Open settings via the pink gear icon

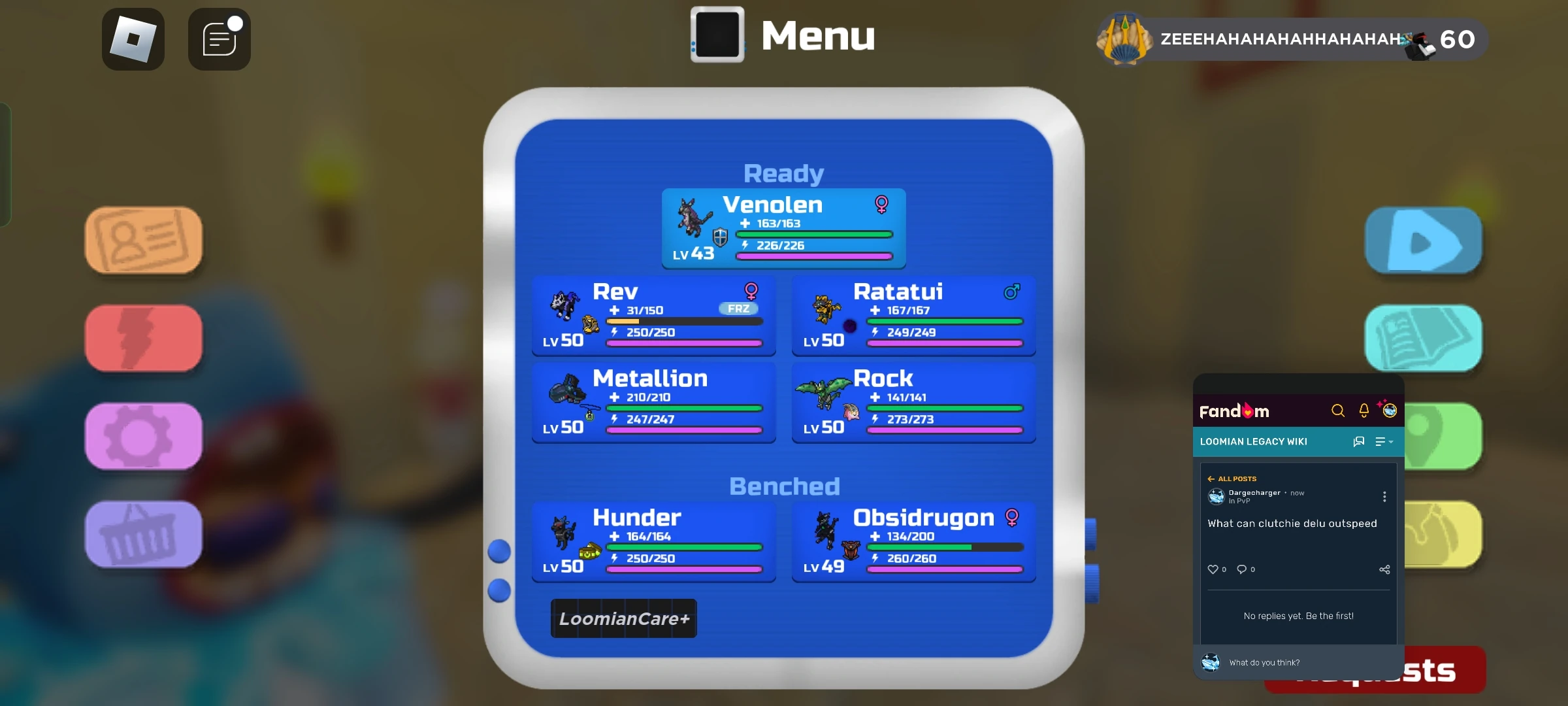tap(143, 436)
